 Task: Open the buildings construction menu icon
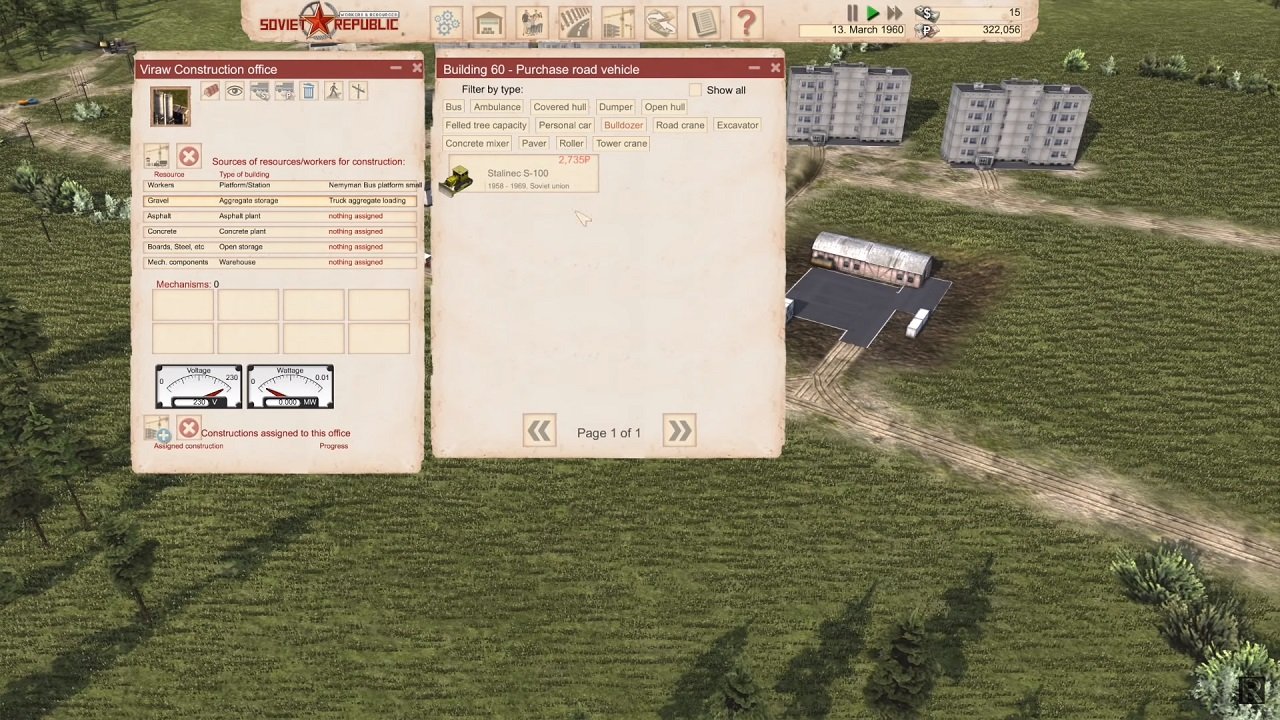(x=488, y=21)
